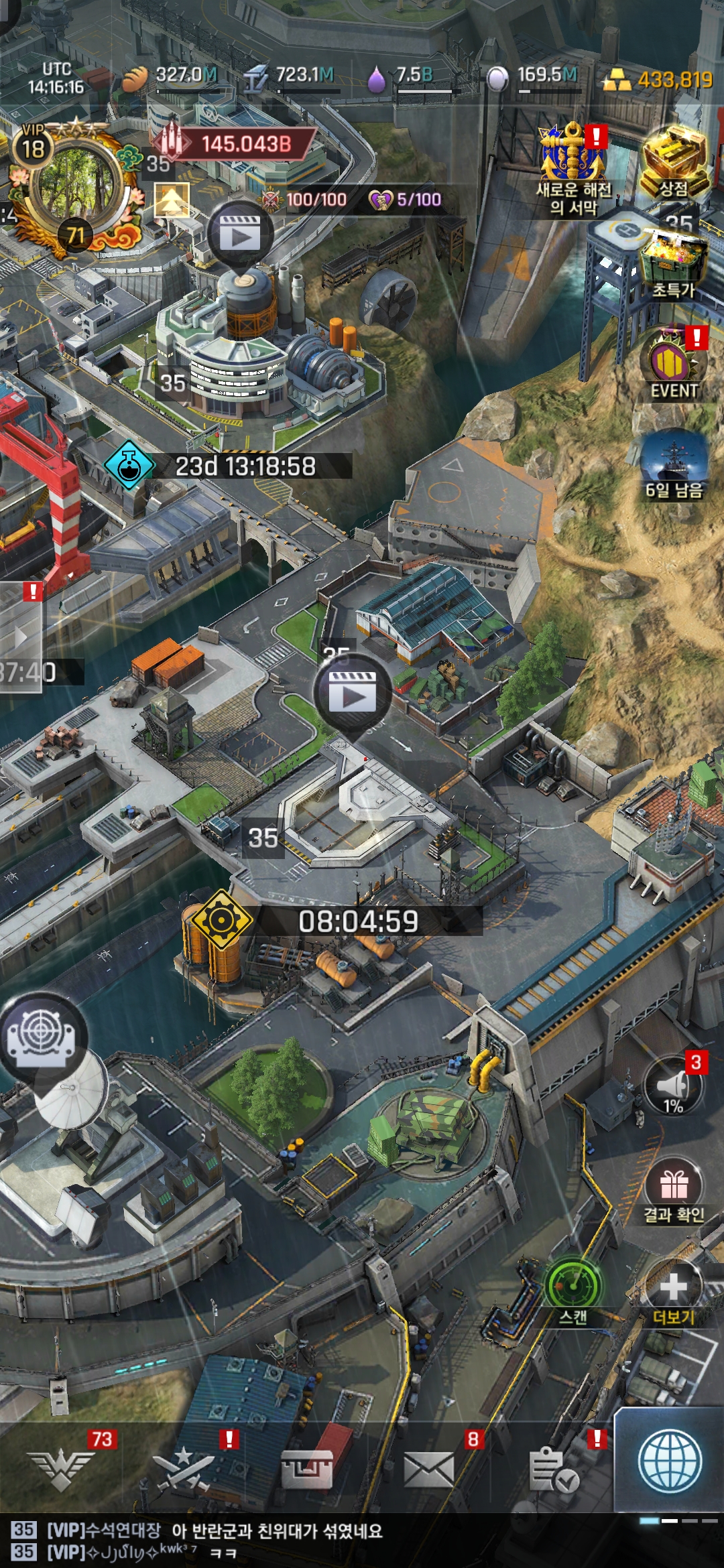Image resolution: width=724 pixels, height=1568 pixels.
Task: Open the crossed jets battle menu
Action: pos(183,1469)
